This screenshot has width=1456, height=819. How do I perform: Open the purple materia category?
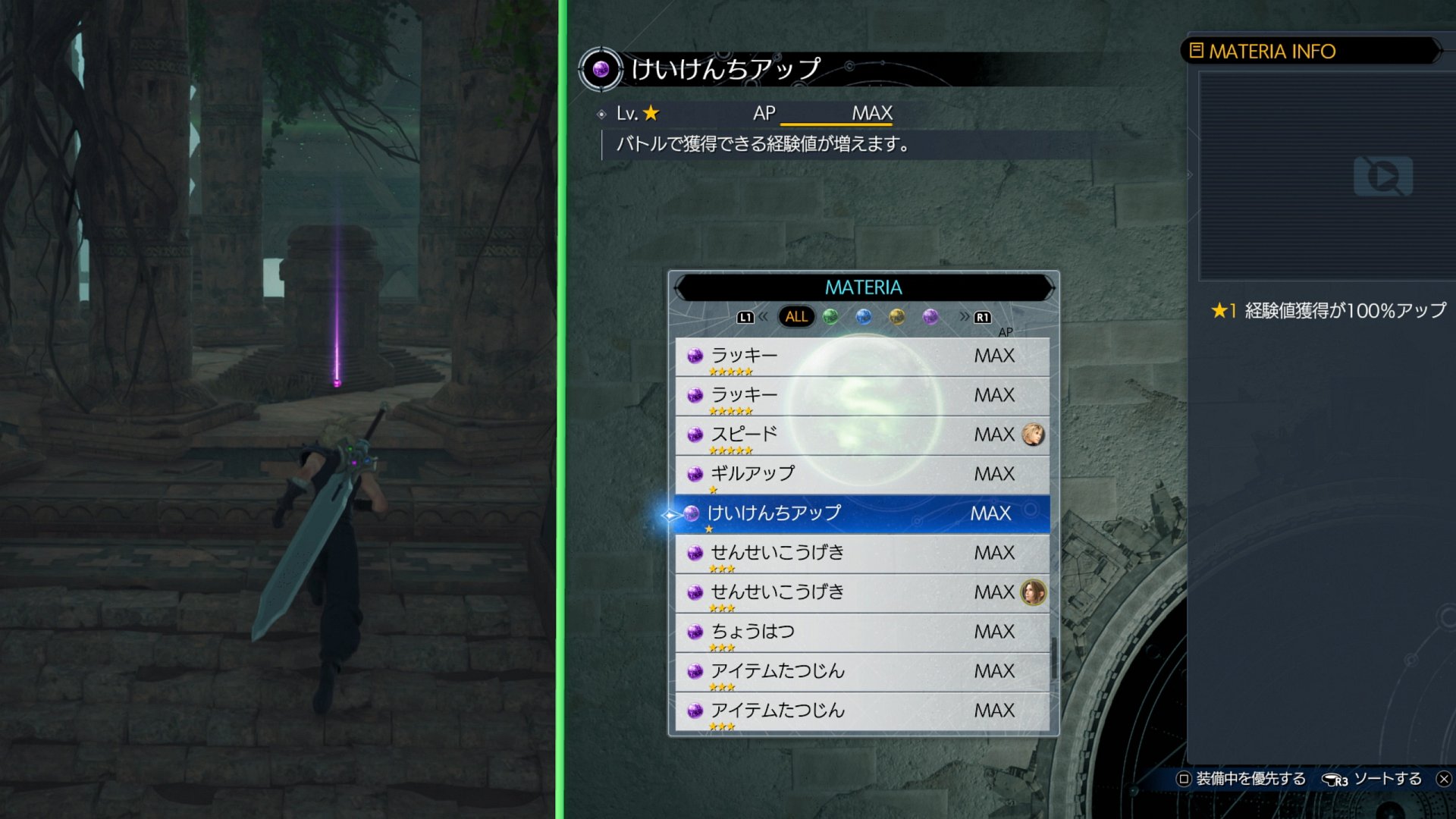tap(930, 317)
